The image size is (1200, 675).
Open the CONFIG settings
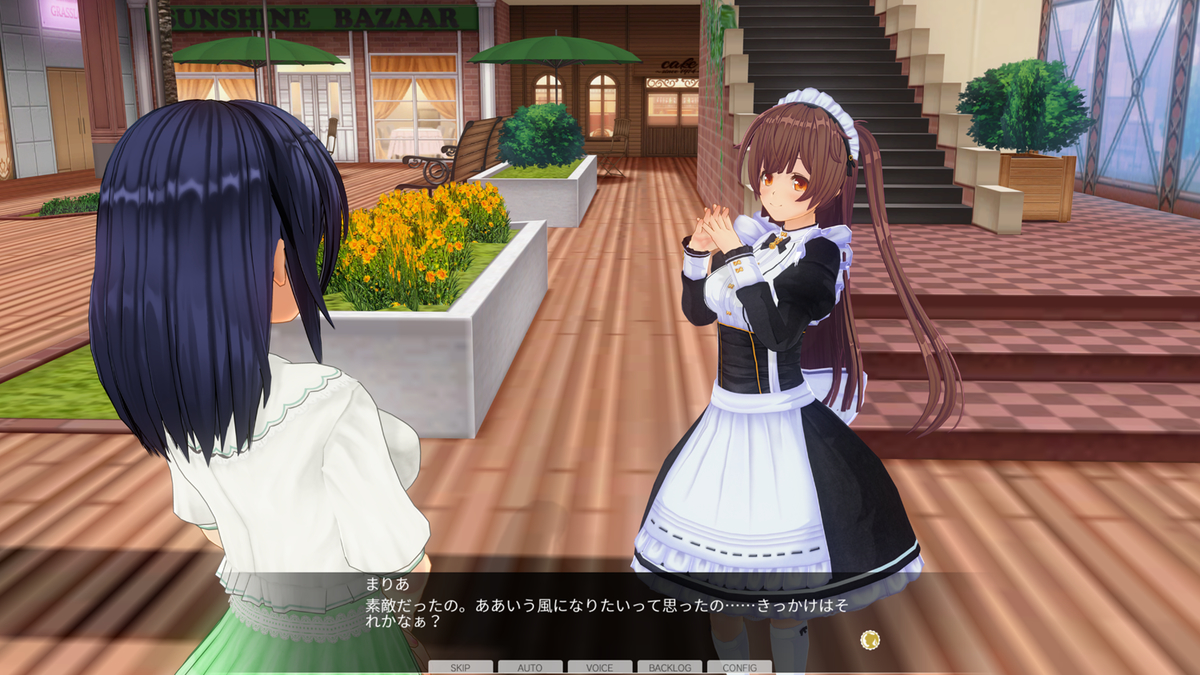(x=739, y=667)
